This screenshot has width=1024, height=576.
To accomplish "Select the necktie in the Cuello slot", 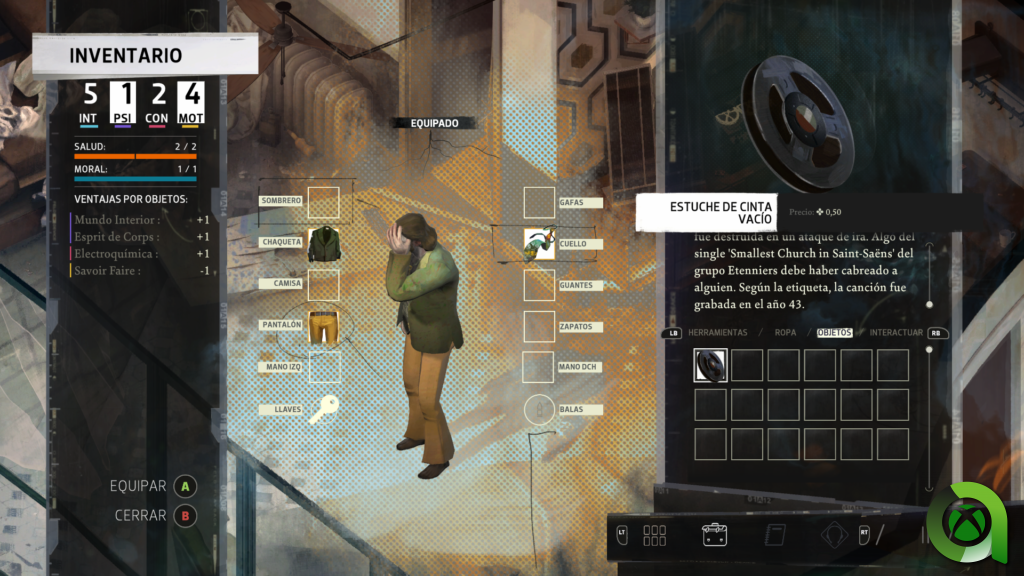I will pyautogui.click(x=540, y=244).
